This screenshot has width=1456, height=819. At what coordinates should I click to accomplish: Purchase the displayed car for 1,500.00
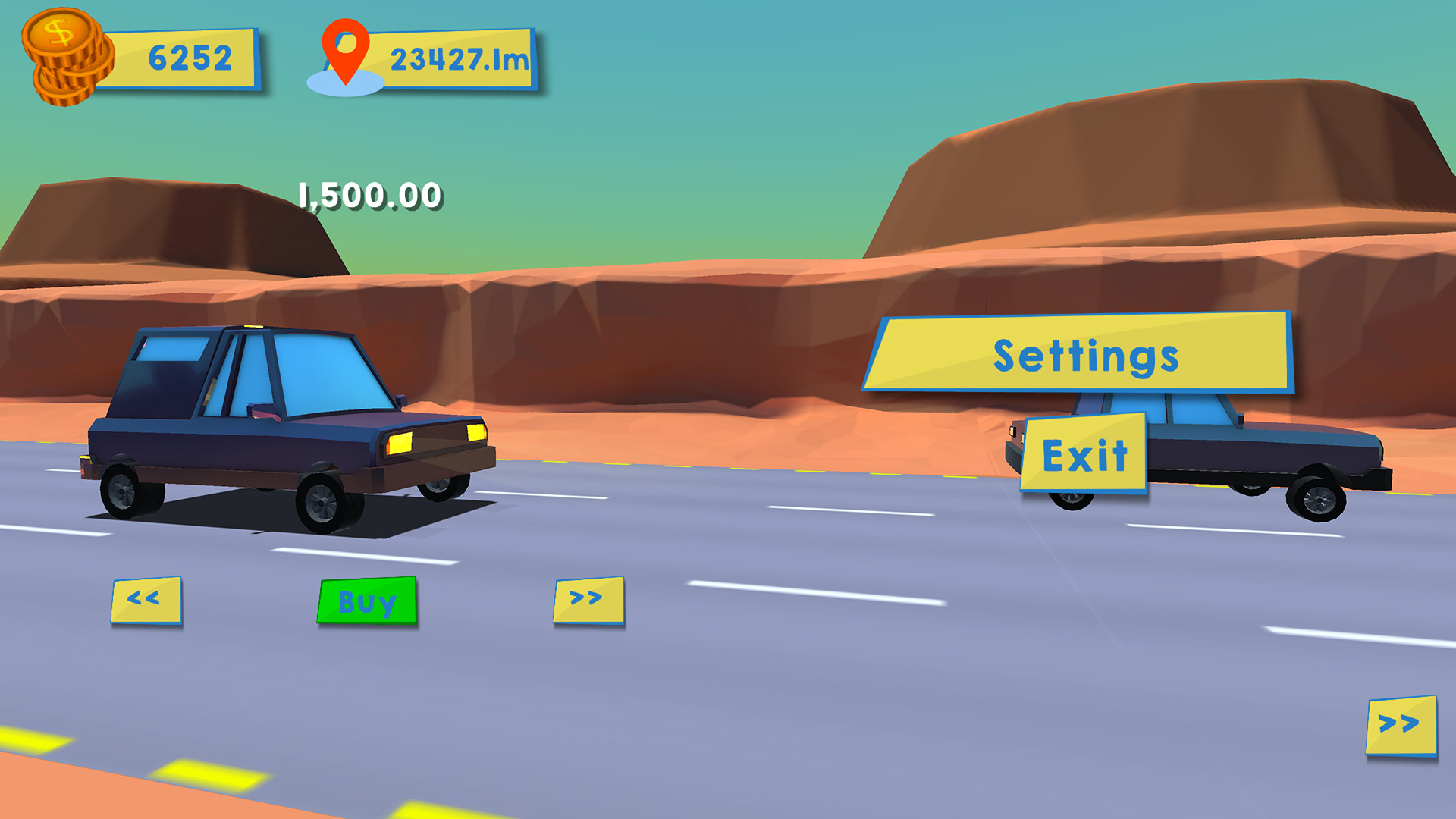[369, 603]
